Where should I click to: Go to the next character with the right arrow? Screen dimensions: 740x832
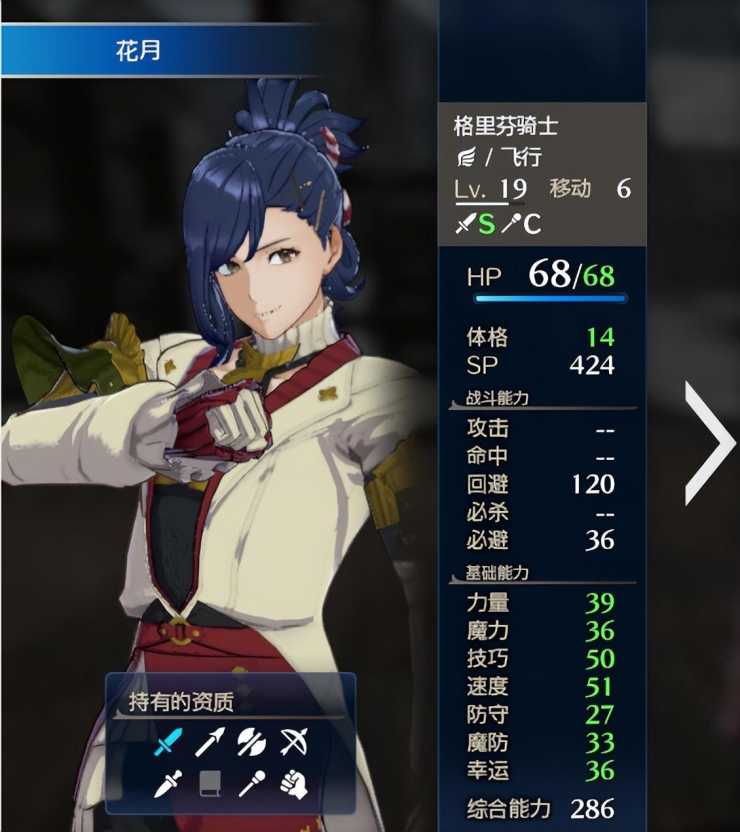[710, 443]
